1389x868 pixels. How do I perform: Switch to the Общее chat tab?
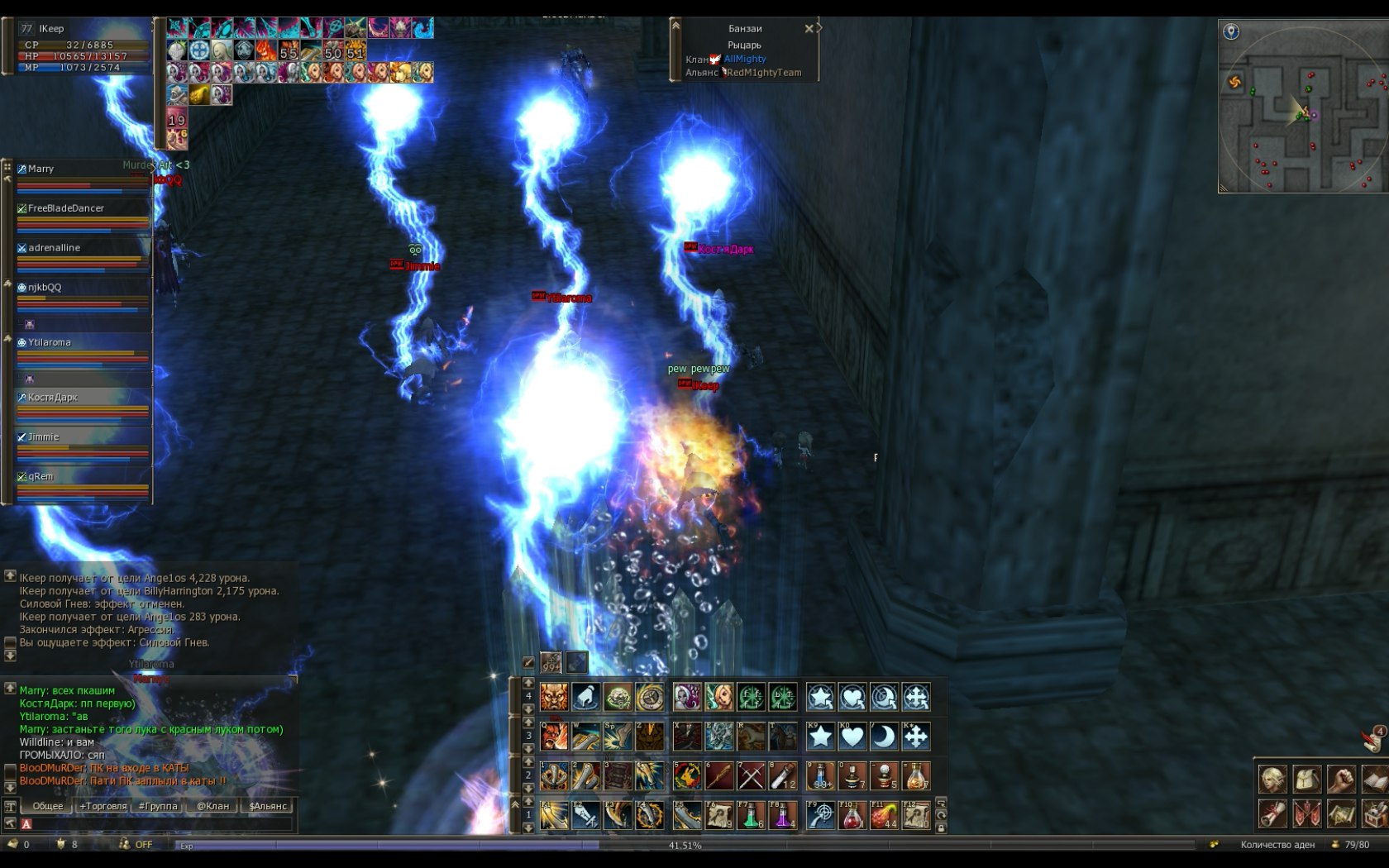coord(48,806)
